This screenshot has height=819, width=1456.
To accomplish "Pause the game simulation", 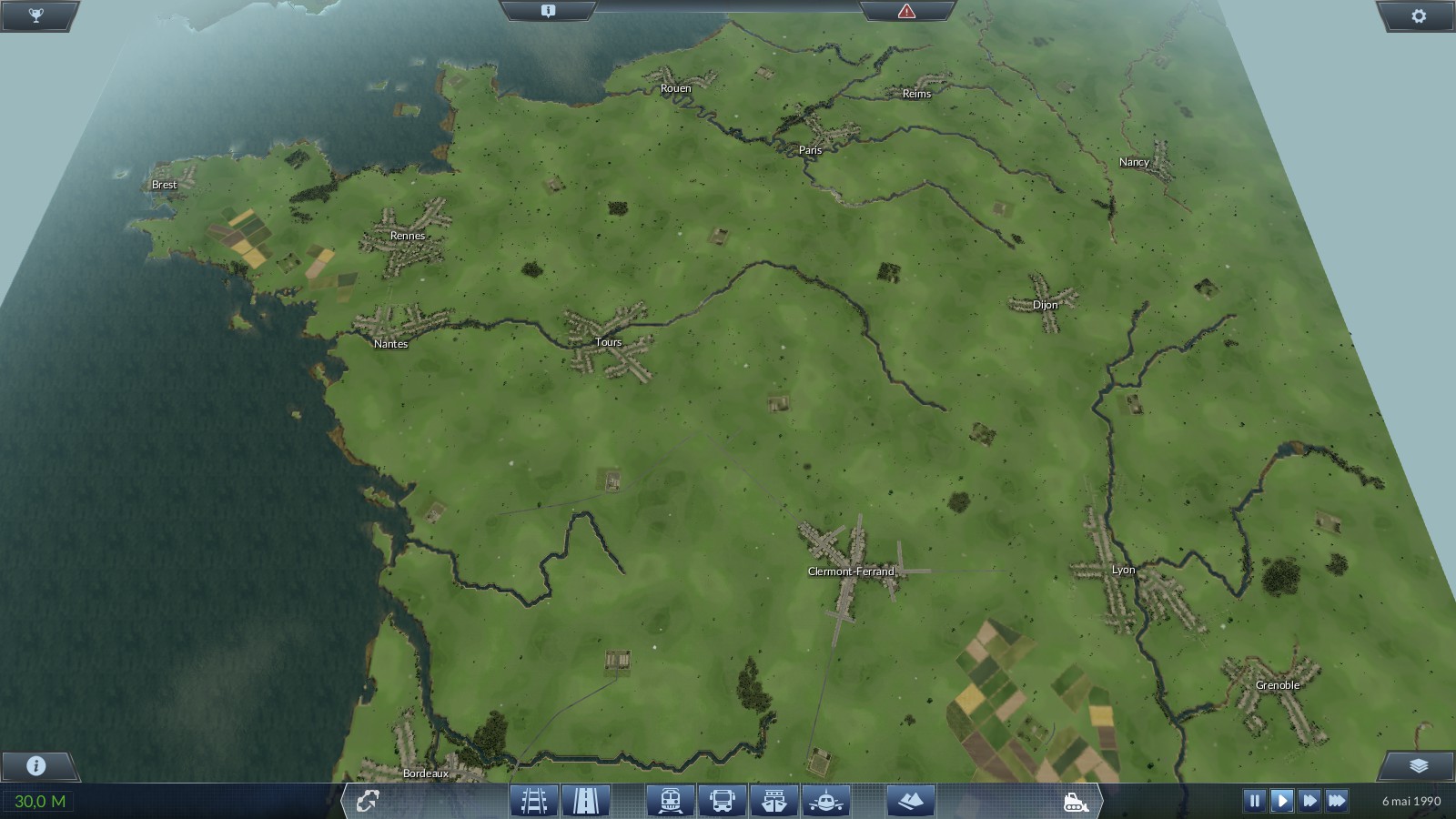I will pyautogui.click(x=1254, y=801).
